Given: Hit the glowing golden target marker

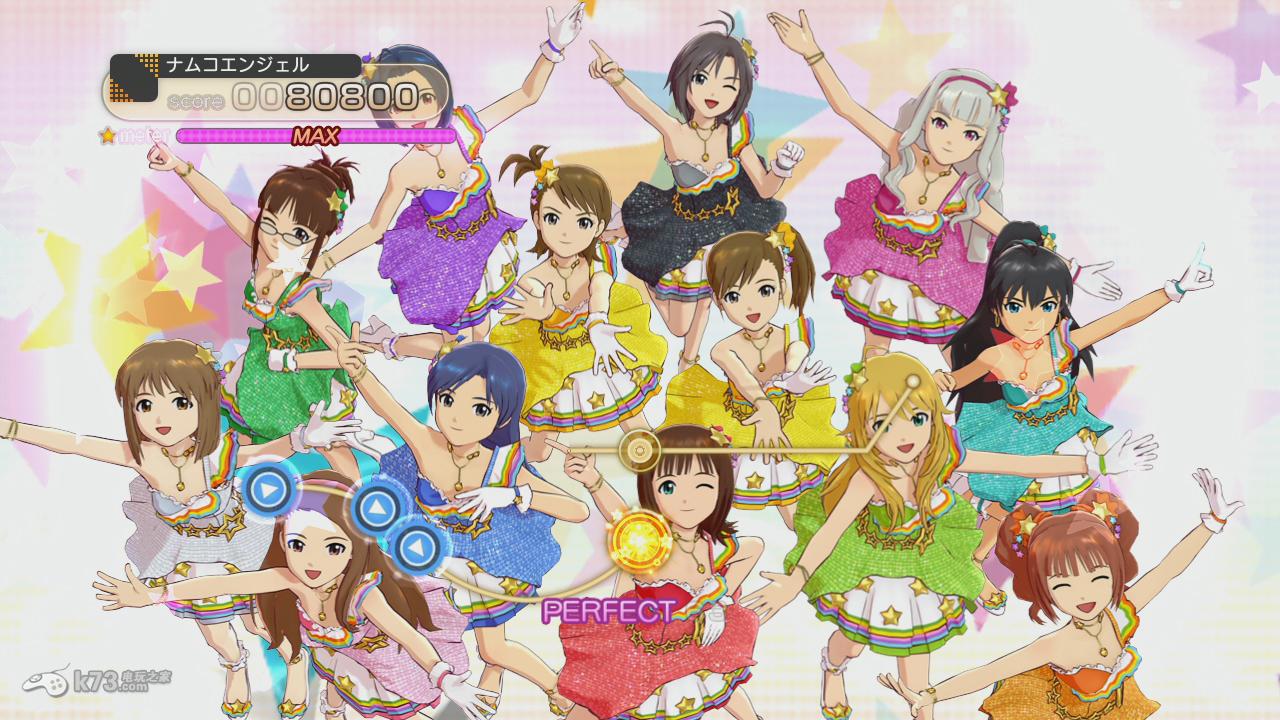Looking at the screenshot, I should 638,538.
